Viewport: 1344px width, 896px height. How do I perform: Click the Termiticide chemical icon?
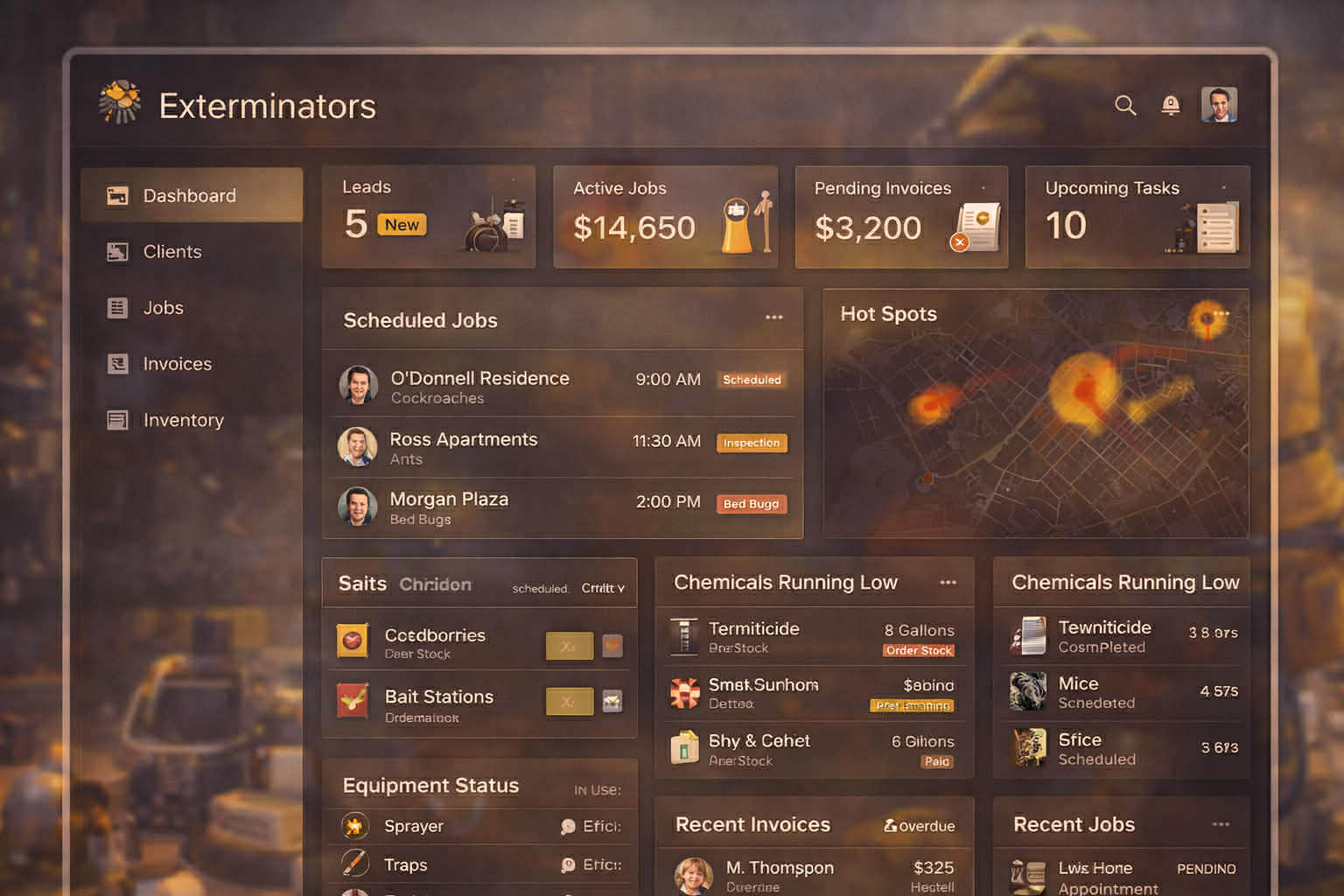tap(683, 636)
